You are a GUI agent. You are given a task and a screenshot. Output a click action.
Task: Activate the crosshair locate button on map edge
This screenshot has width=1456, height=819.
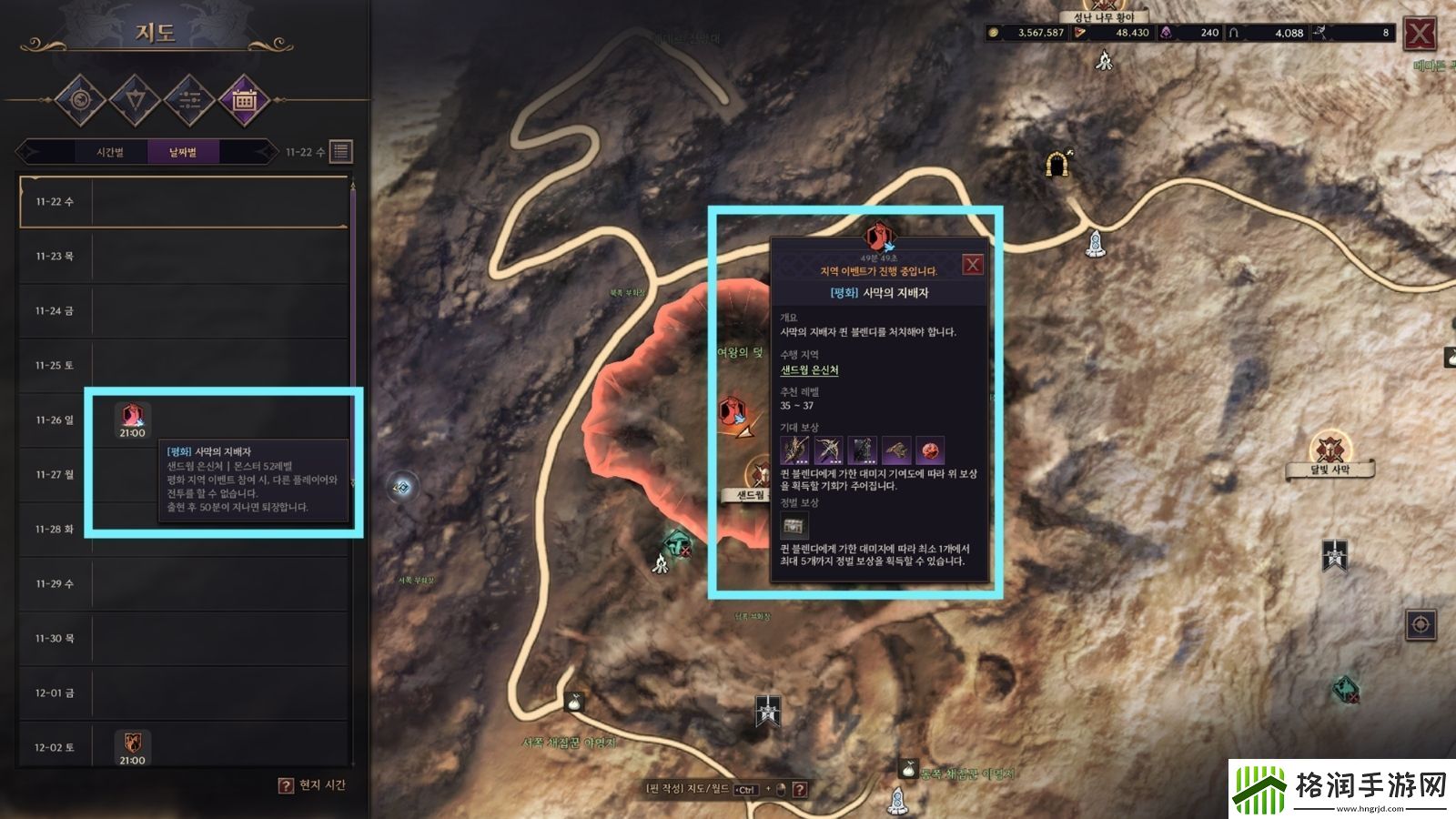[x=1421, y=624]
